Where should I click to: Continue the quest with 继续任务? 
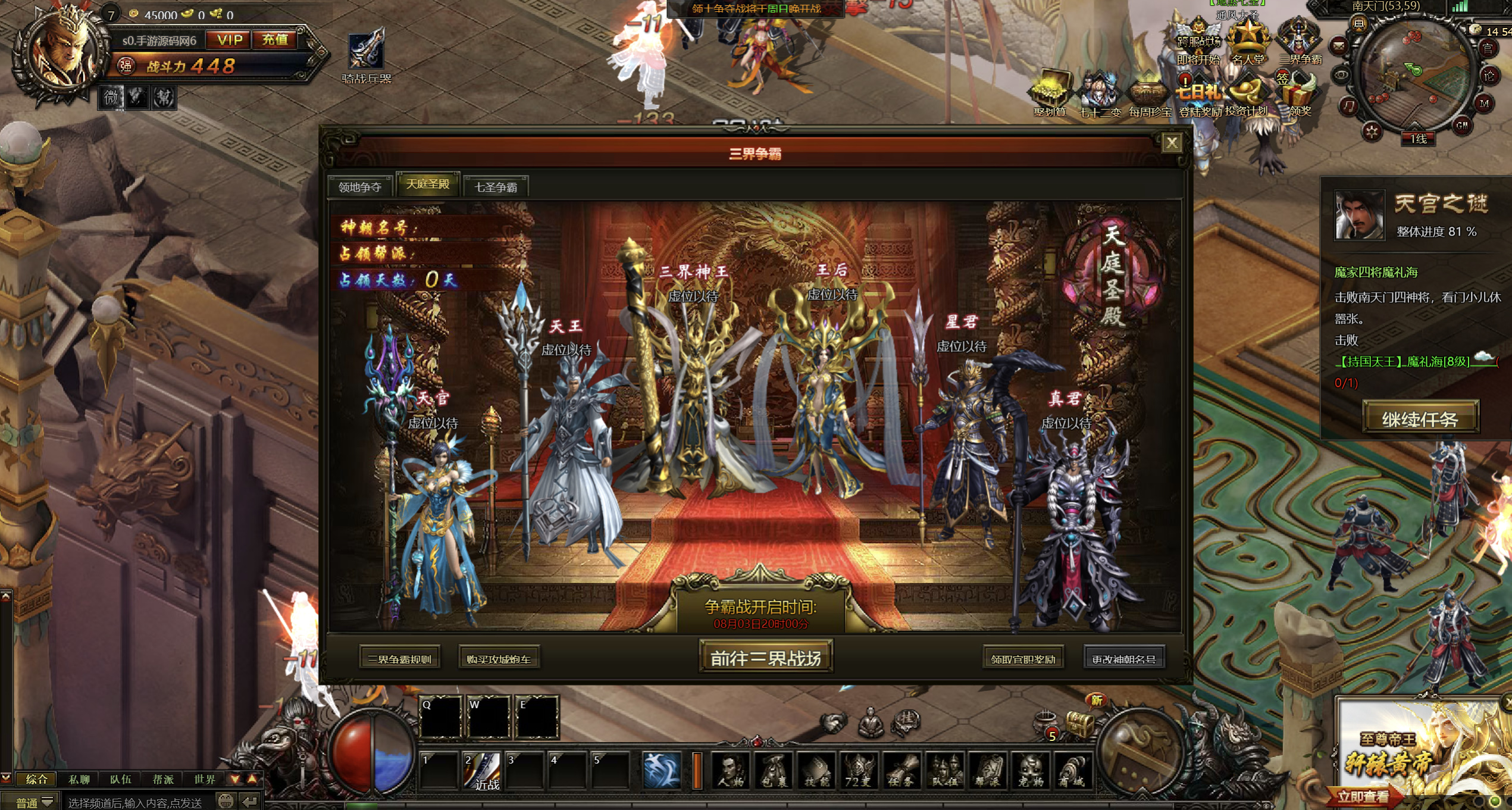[1420, 419]
